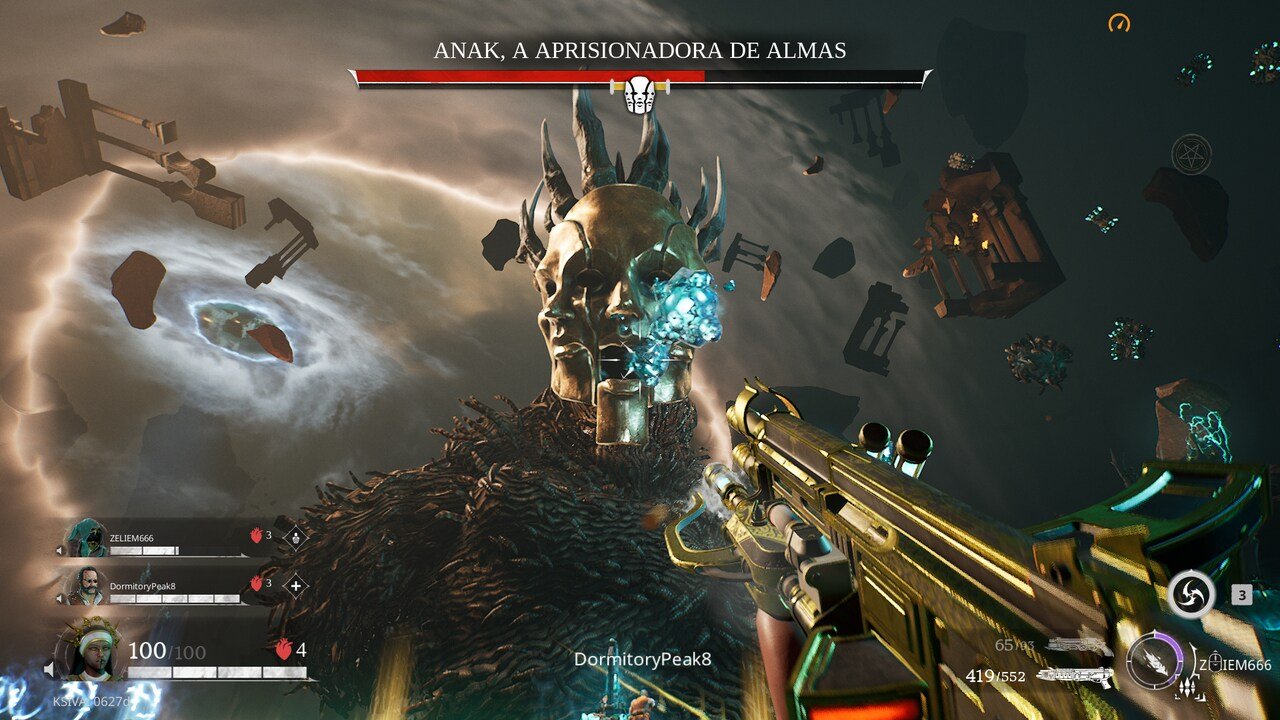Click the orange gauge icon in the top-right corner
1280x720 pixels.
point(1120,20)
